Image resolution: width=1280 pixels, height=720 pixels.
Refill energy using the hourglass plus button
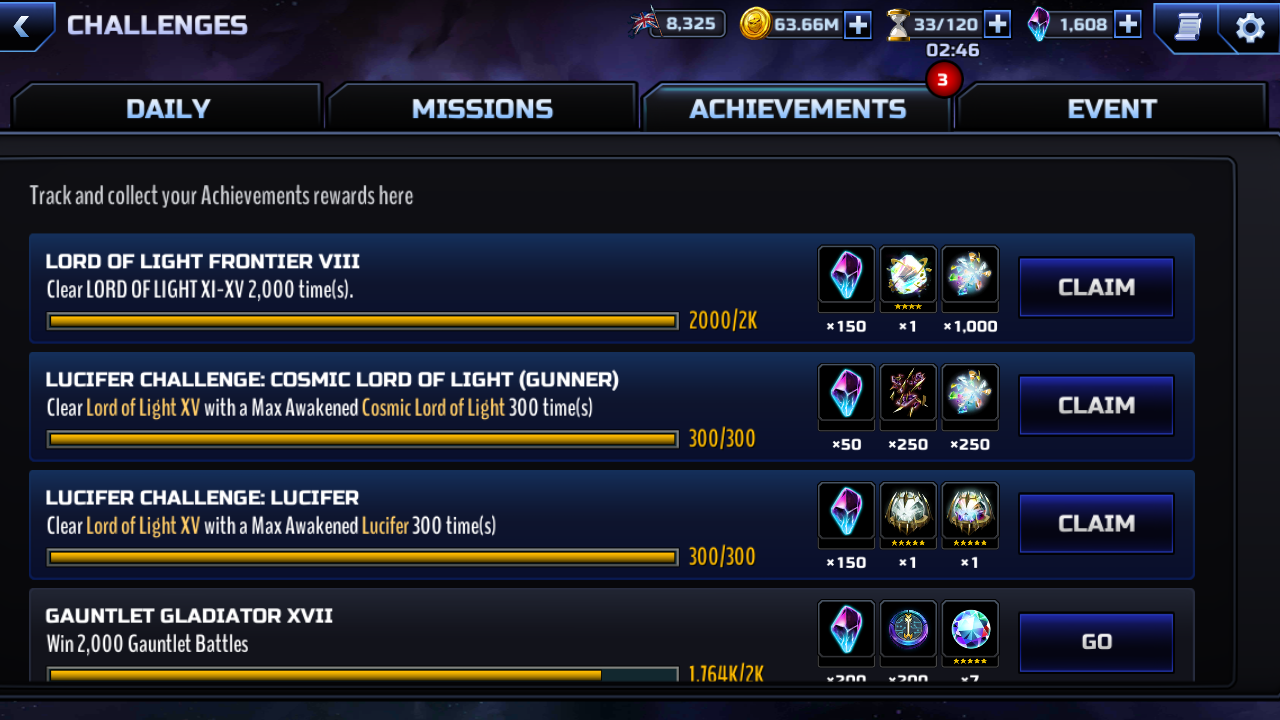pyautogui.click(x=997, y=24)
